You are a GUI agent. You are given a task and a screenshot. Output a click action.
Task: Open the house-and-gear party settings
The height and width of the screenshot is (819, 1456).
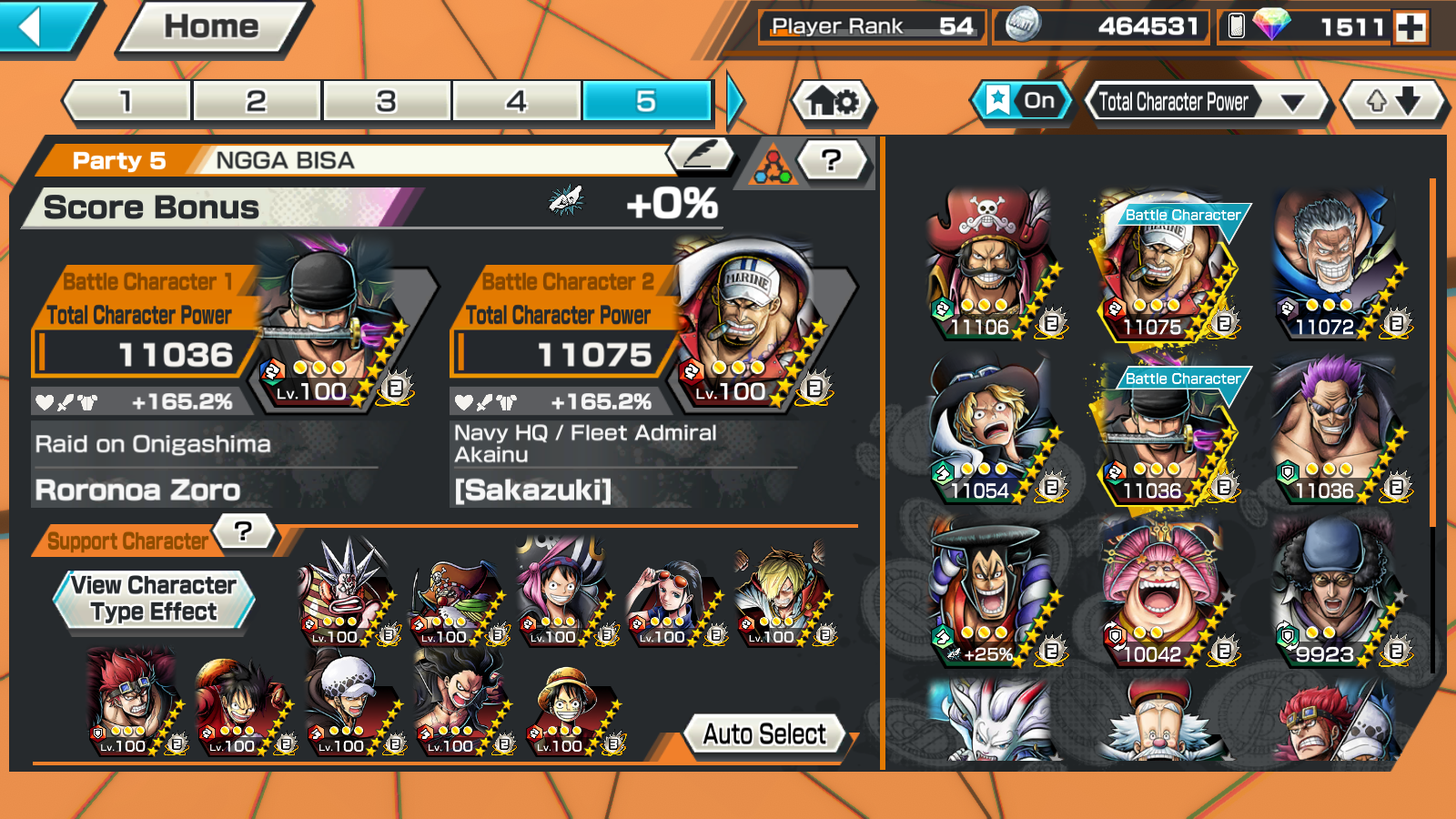(x=833, y=101)
